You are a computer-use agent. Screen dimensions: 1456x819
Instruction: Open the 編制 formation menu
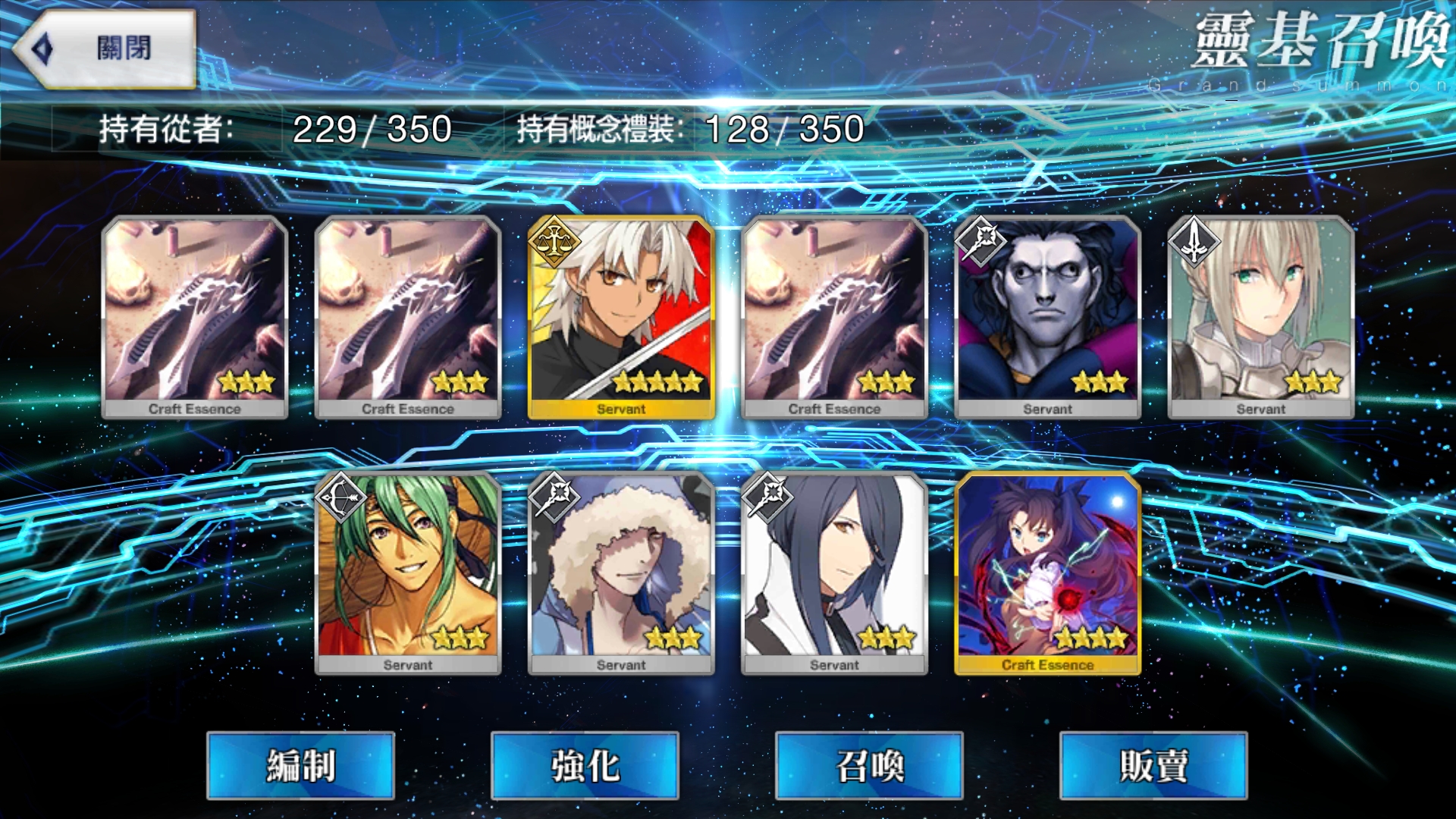(301, 765)
